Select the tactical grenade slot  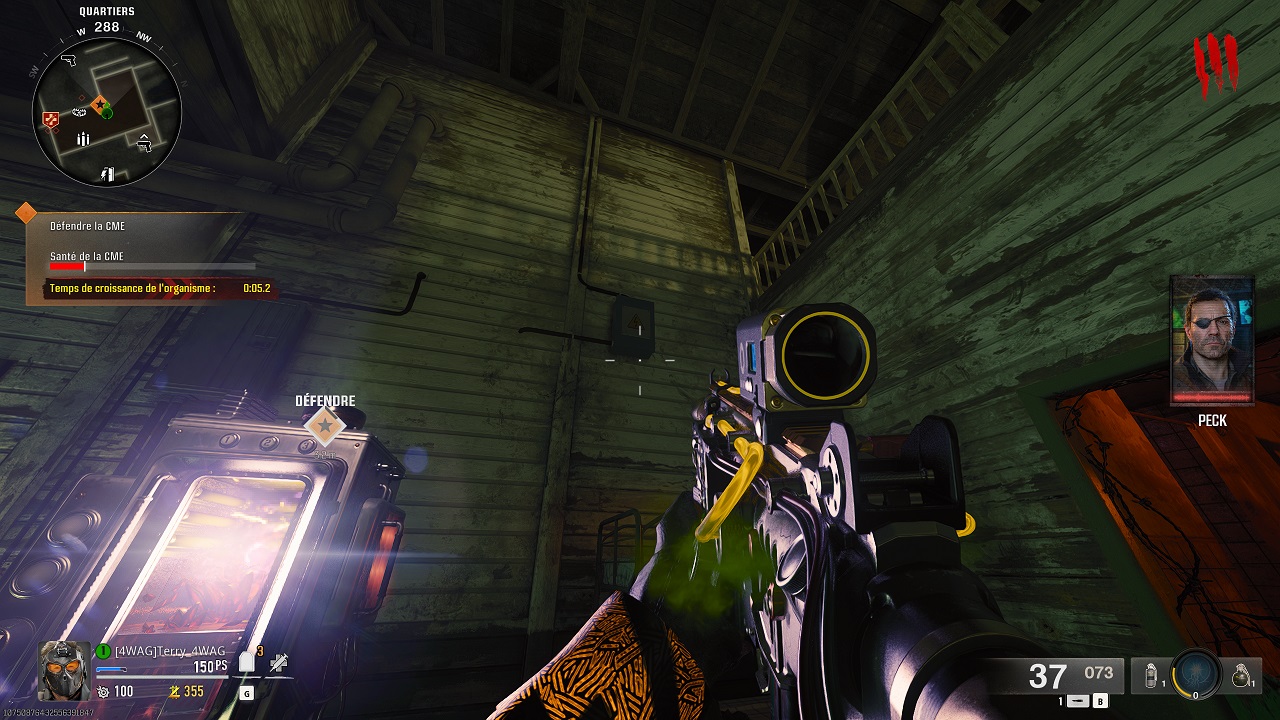[1151, 675]
